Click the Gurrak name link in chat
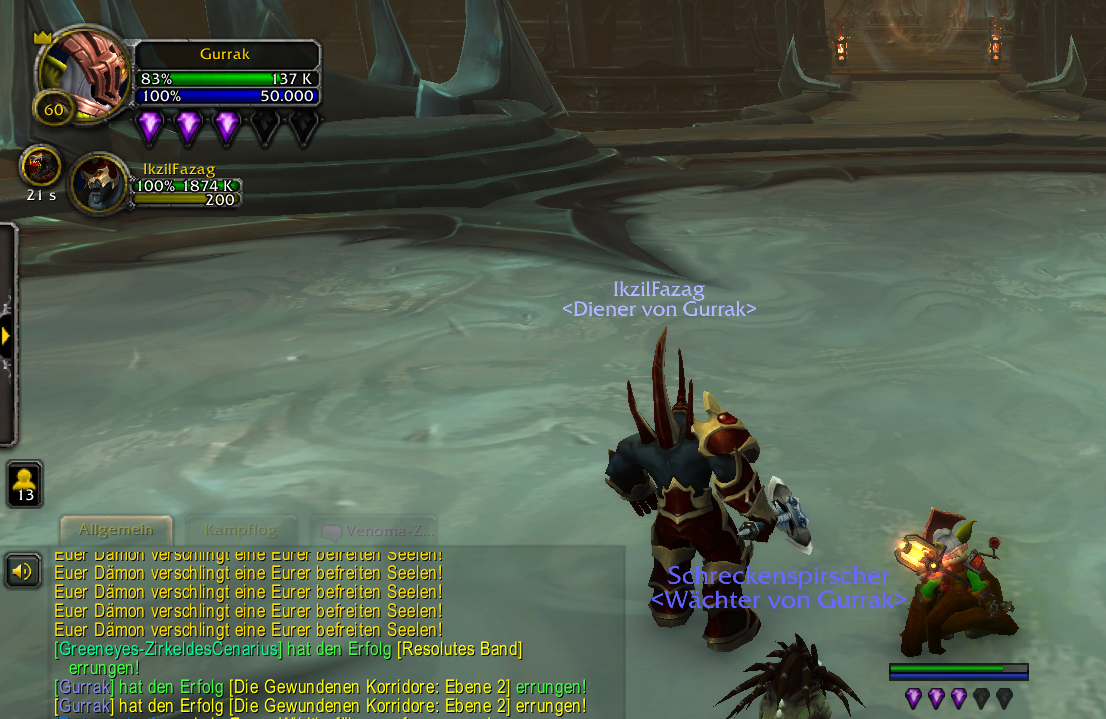This screenshot has height=719, width=1106. [84, 687]
